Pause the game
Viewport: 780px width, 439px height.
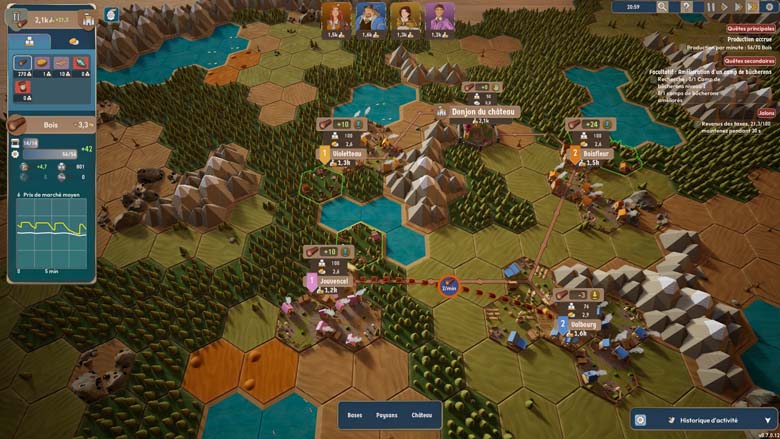[x=711, y=7]
